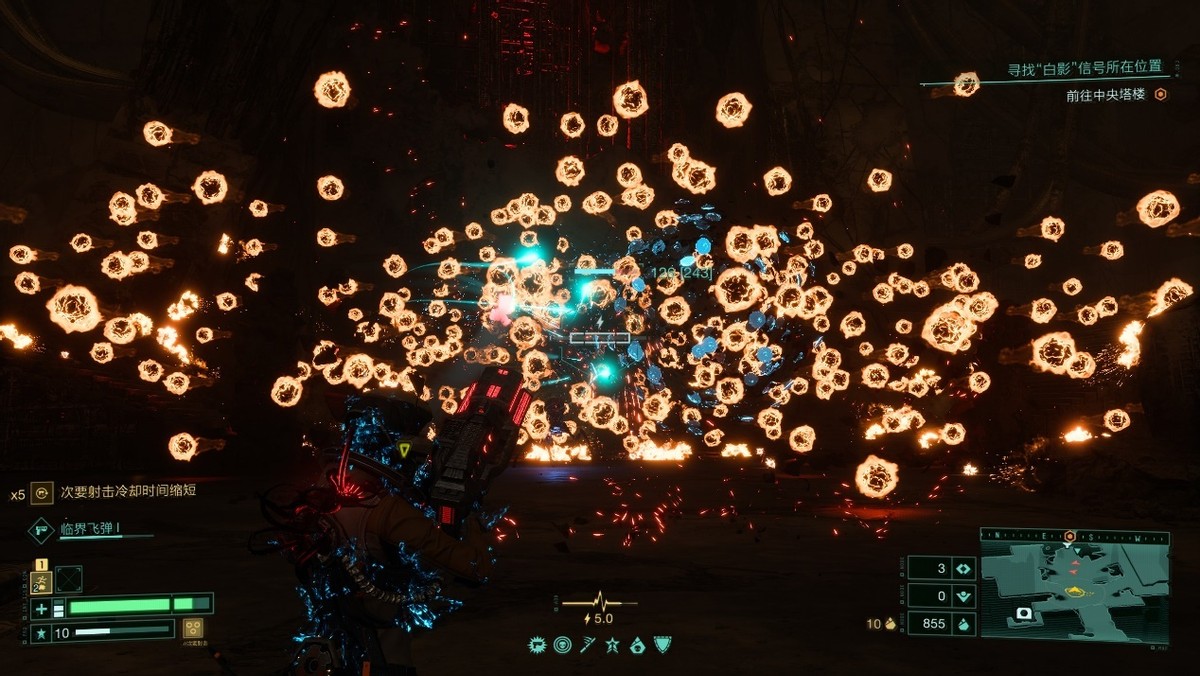Select the white-shadow signal objective tracker
The image size is (1200, 676).
pyautogui.click(x=1085, y=68)
